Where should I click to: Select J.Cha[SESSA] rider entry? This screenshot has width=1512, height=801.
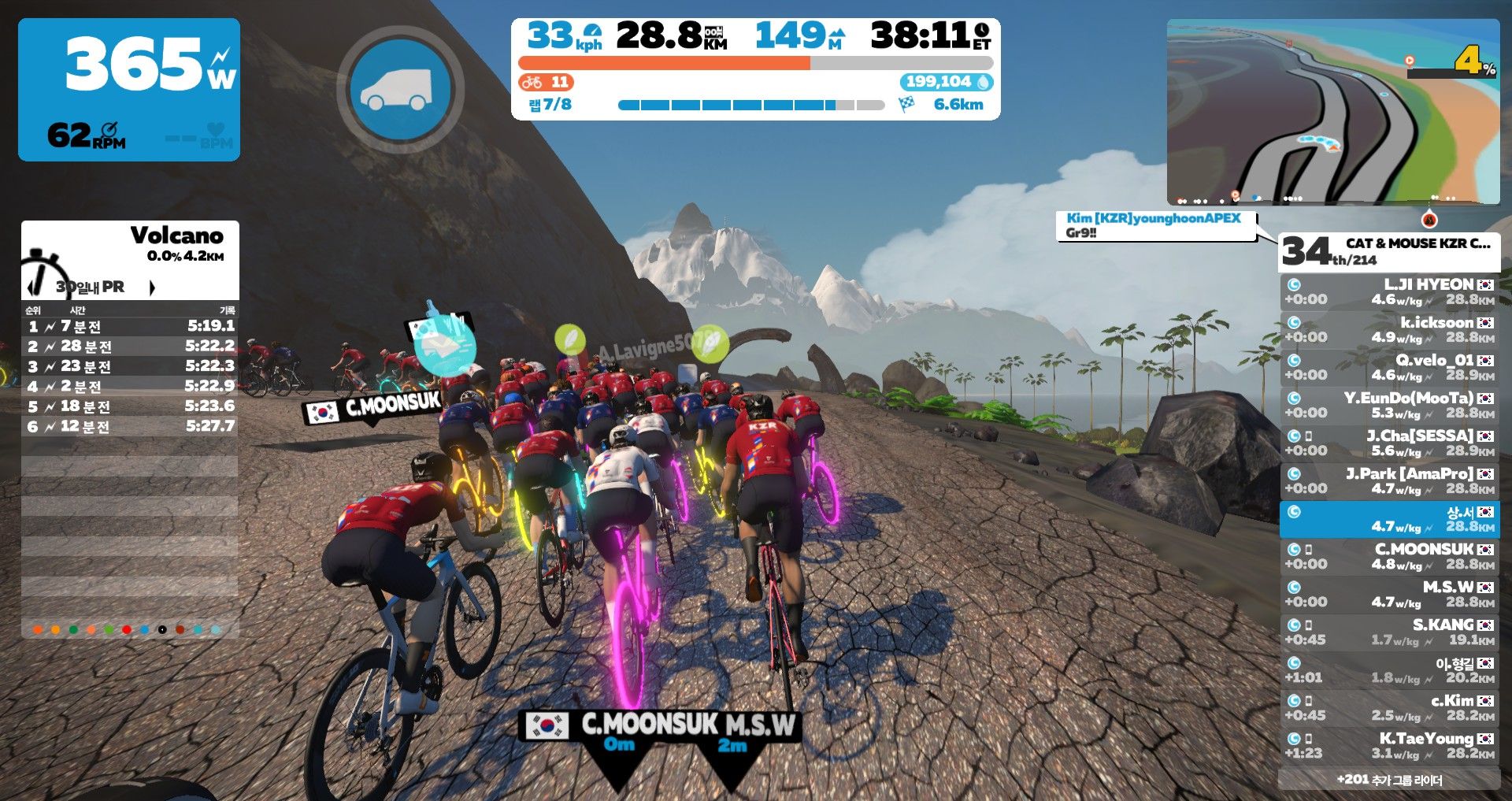[1389, 443]
